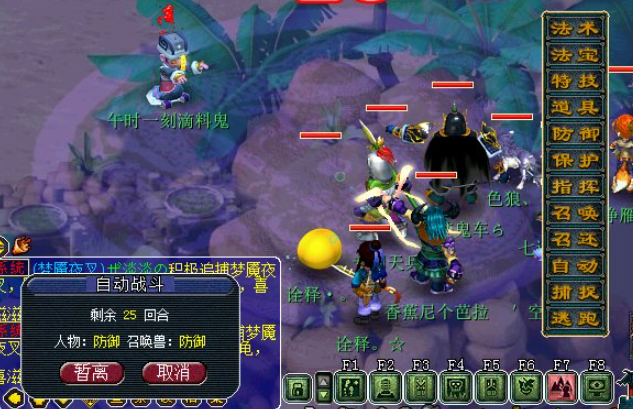The width and height of the screenshot is (633, 409).
Task: Choose 召还 to recall the pet
Action: (575, 240)
